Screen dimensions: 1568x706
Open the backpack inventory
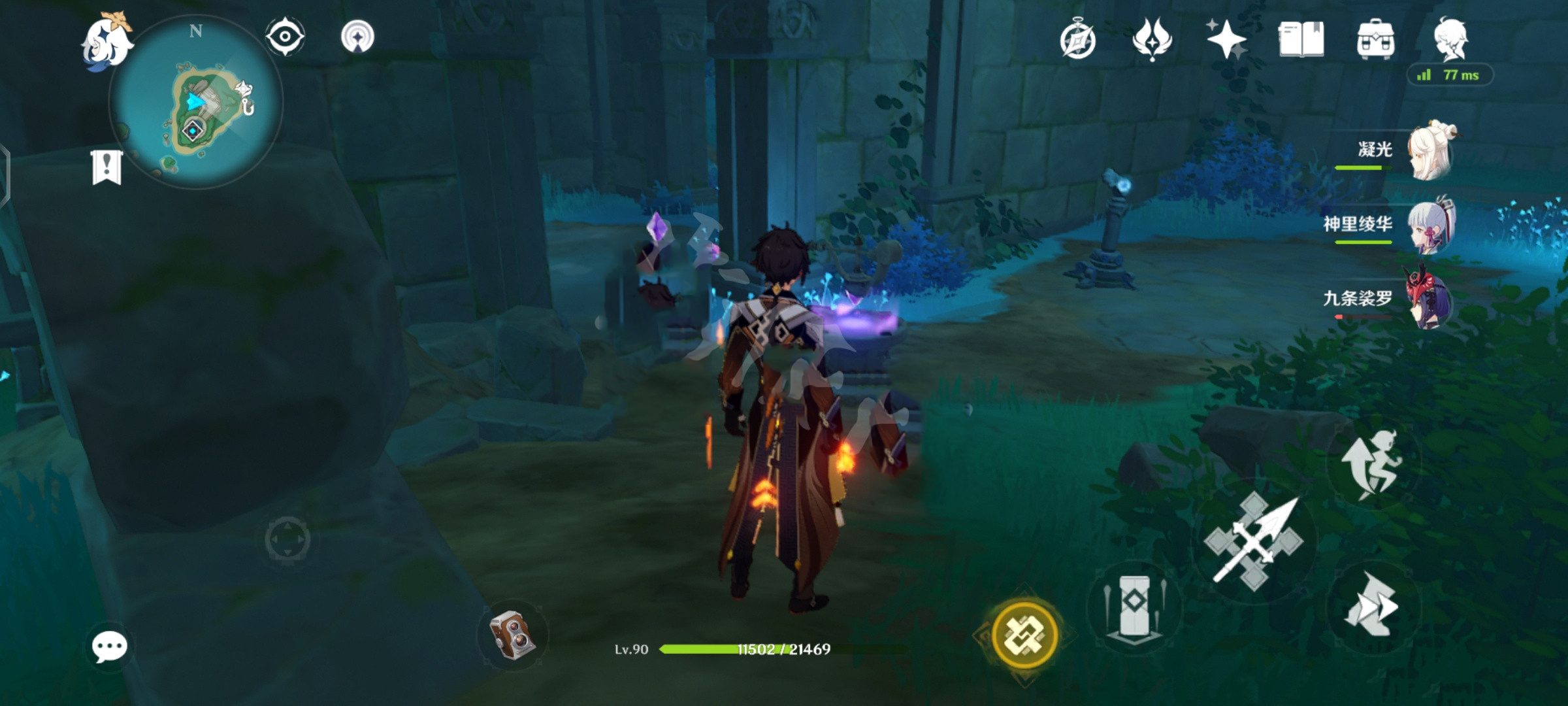pos(1375,39)
